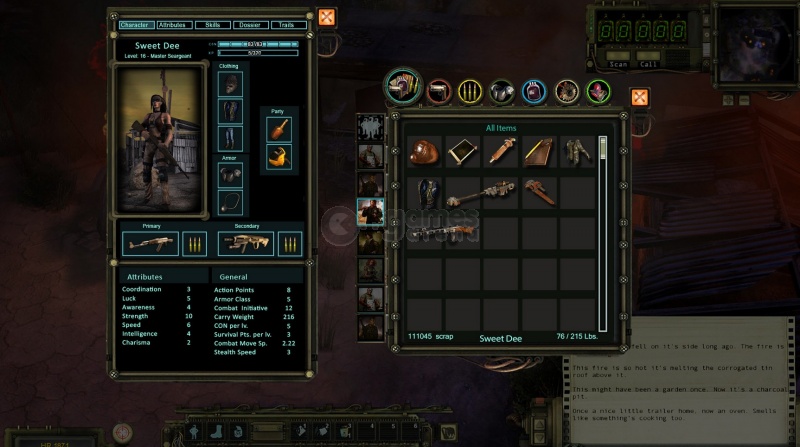Switch to the Attributes tab
Screen dimensions: 800x447
click(173, 23)
